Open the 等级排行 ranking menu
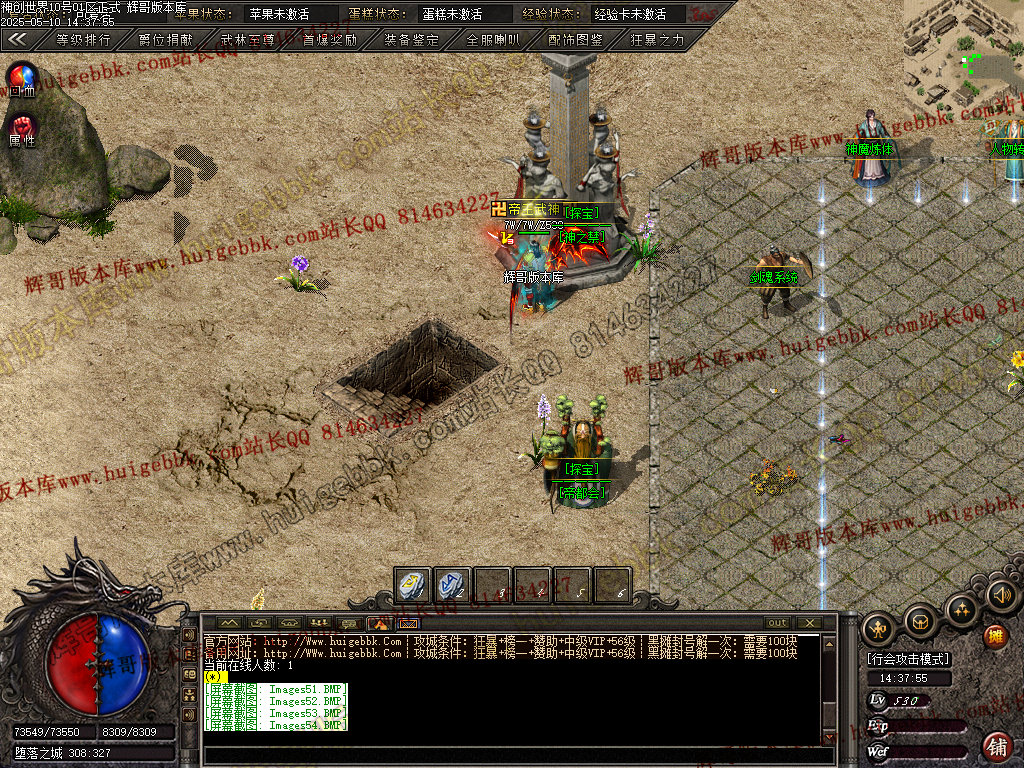The height and width of the screenshot is (768, 1024). click(x=82, y=40)
